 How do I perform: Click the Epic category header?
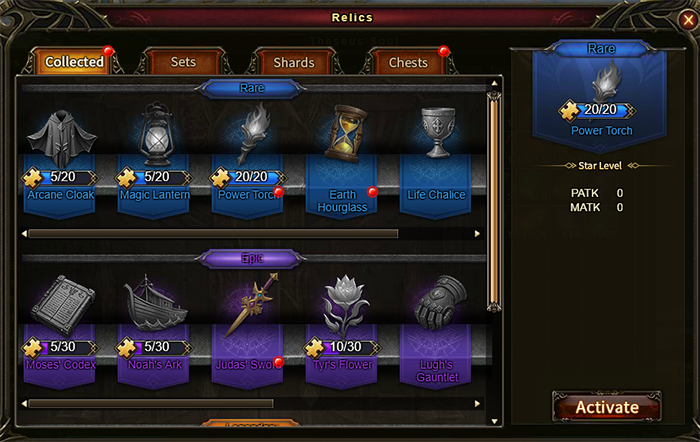(x=252, y=259)
